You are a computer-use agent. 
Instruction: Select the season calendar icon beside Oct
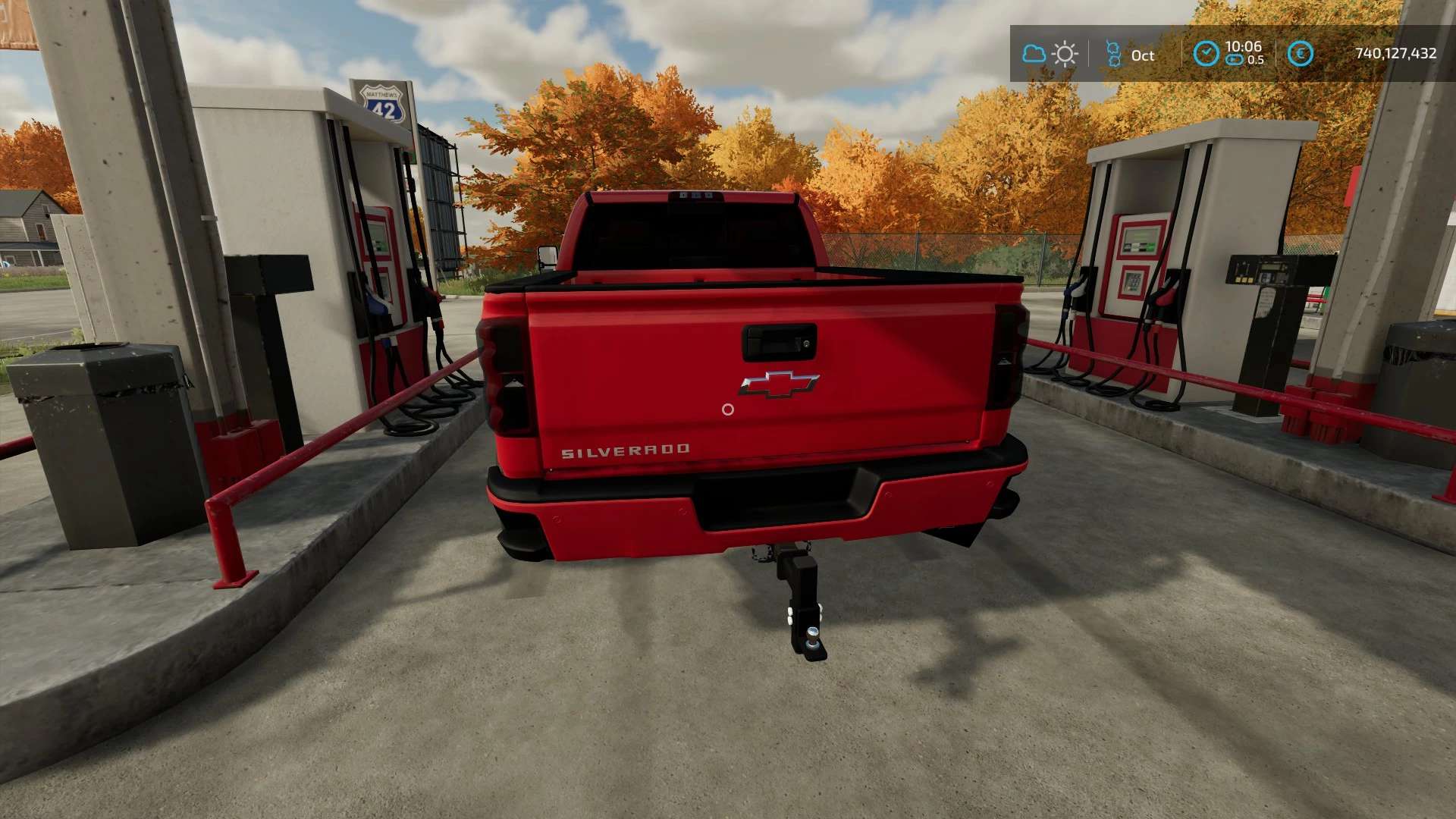(x=1113, y=54)
